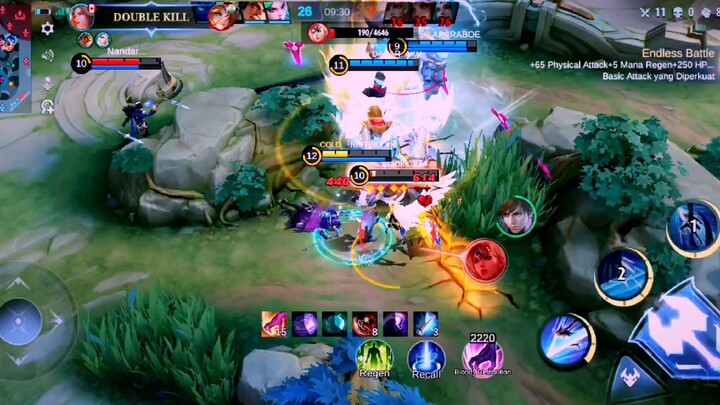Image resolution: width=720 pixels, height=405 pixels.
Task: Target the red enemy hero portrait
Action: (484, 260)
